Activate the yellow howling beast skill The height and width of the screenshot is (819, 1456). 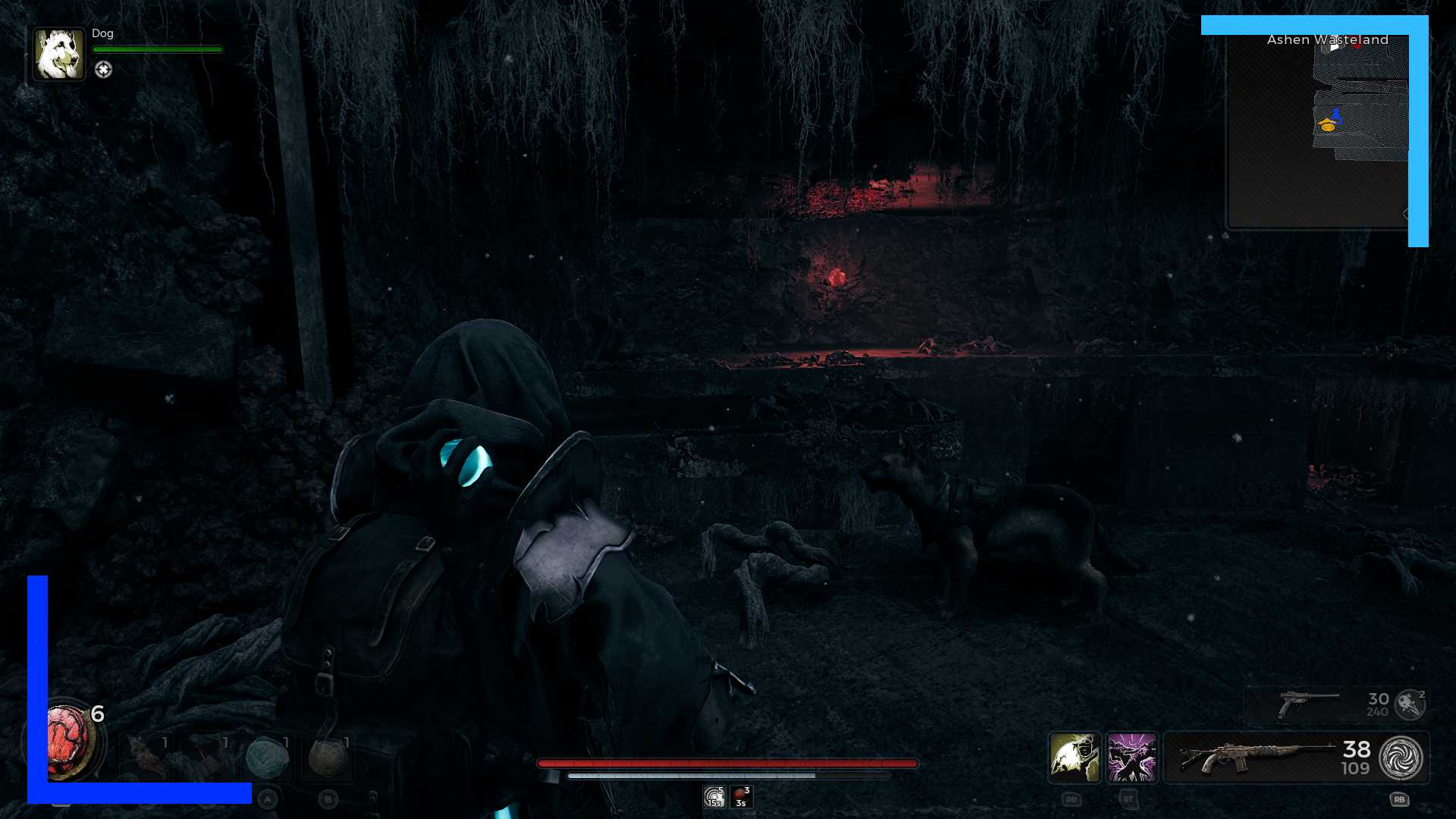(x=1075, y=758)
